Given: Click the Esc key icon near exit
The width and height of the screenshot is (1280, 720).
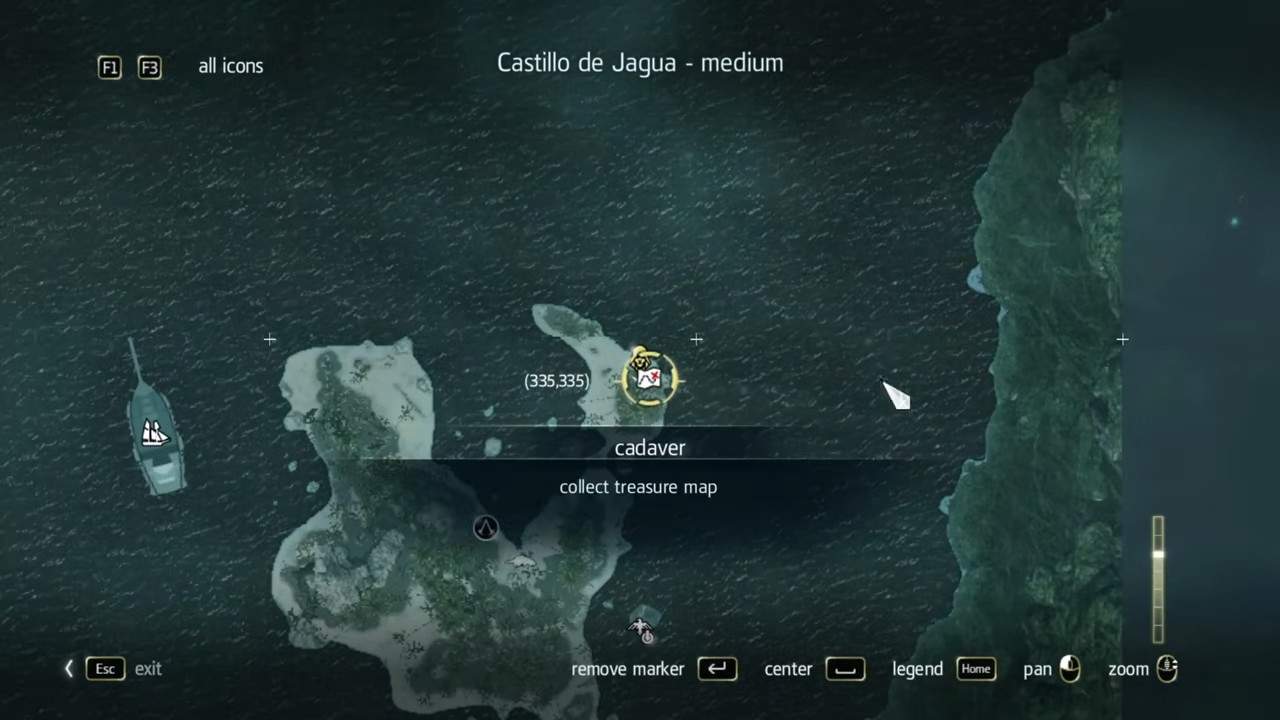Looking at the screenshot, I should click(104, 669).
